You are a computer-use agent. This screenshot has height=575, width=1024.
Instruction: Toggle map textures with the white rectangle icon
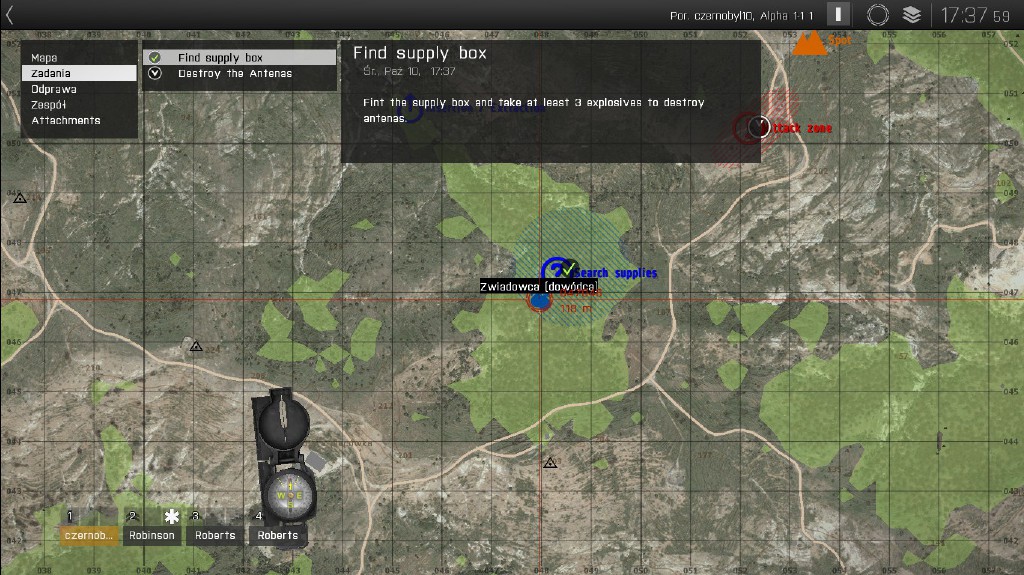[x=838, y=14]
